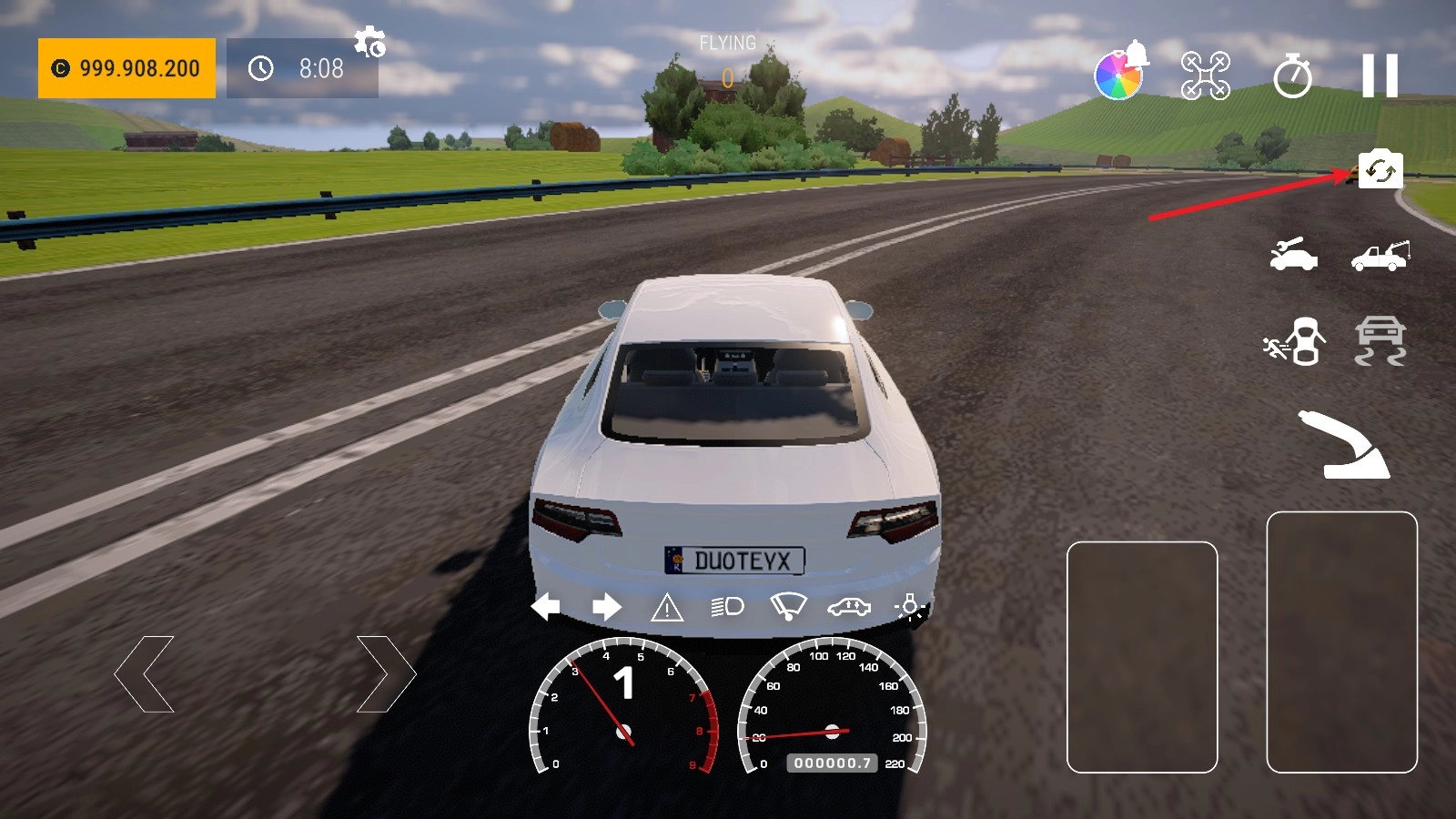Turn on the windshield wipers
Screen dimensions: 1456x819
tap(788, 606)
